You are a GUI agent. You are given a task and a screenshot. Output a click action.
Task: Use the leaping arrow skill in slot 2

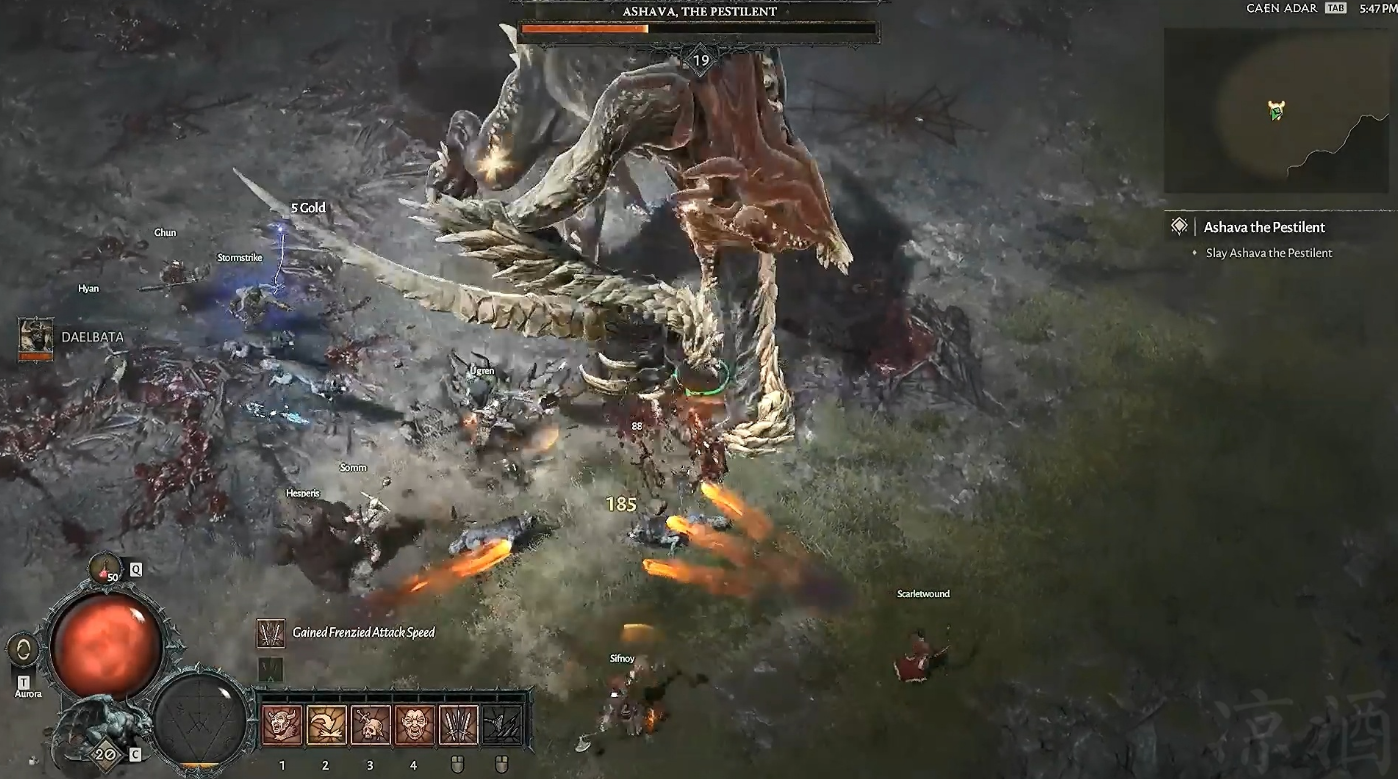point(326,725)
